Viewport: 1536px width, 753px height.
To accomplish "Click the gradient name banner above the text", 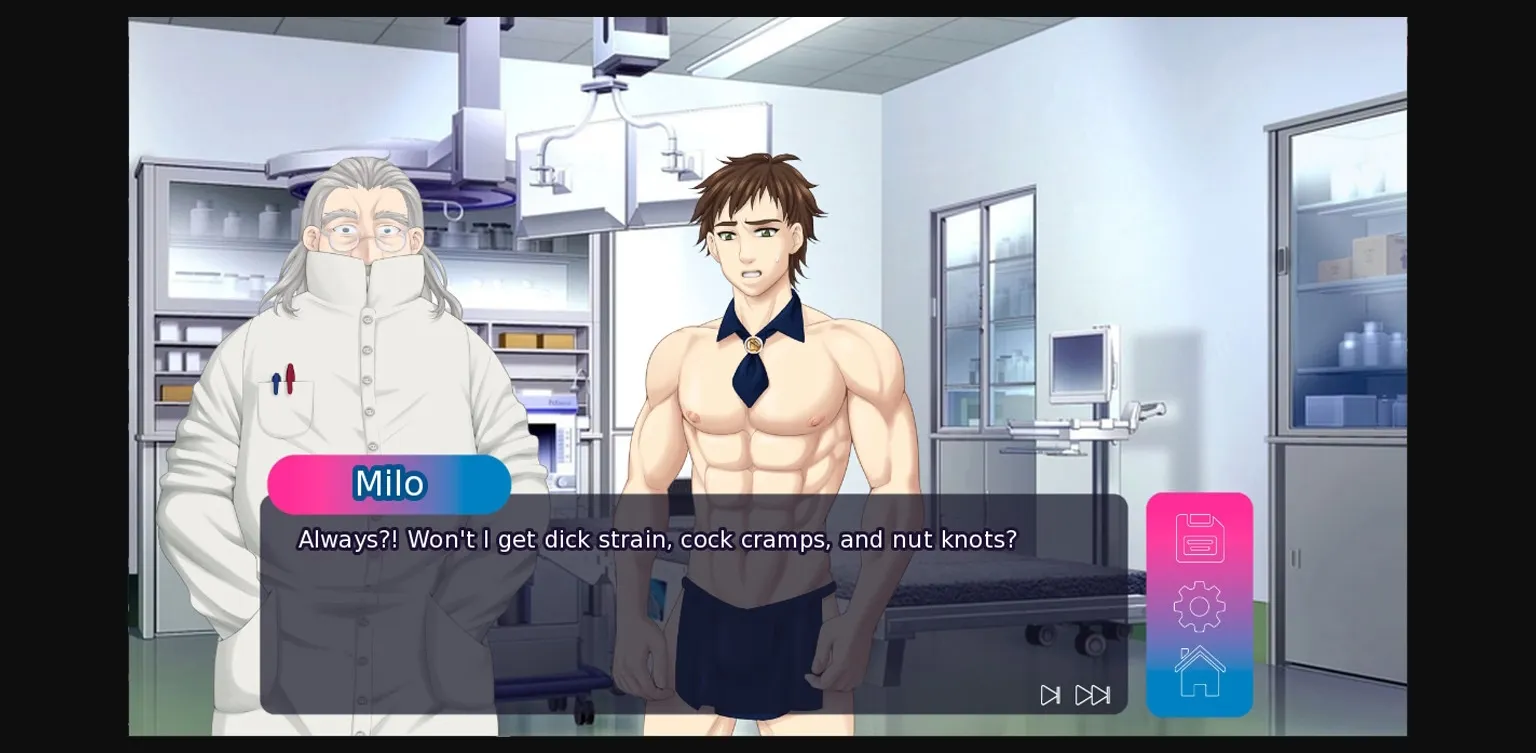I will click(x=389, y=484).
